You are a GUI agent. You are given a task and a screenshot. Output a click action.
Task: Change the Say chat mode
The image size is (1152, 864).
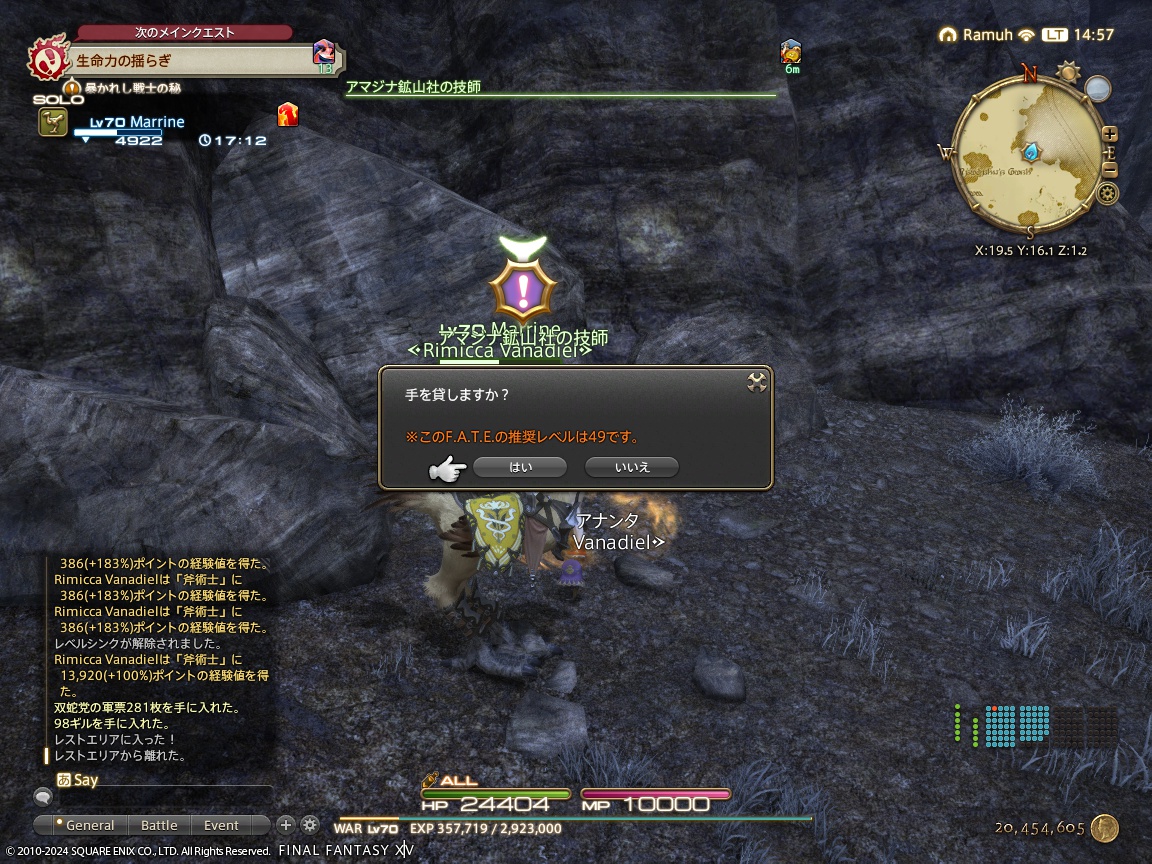(64, 780)
